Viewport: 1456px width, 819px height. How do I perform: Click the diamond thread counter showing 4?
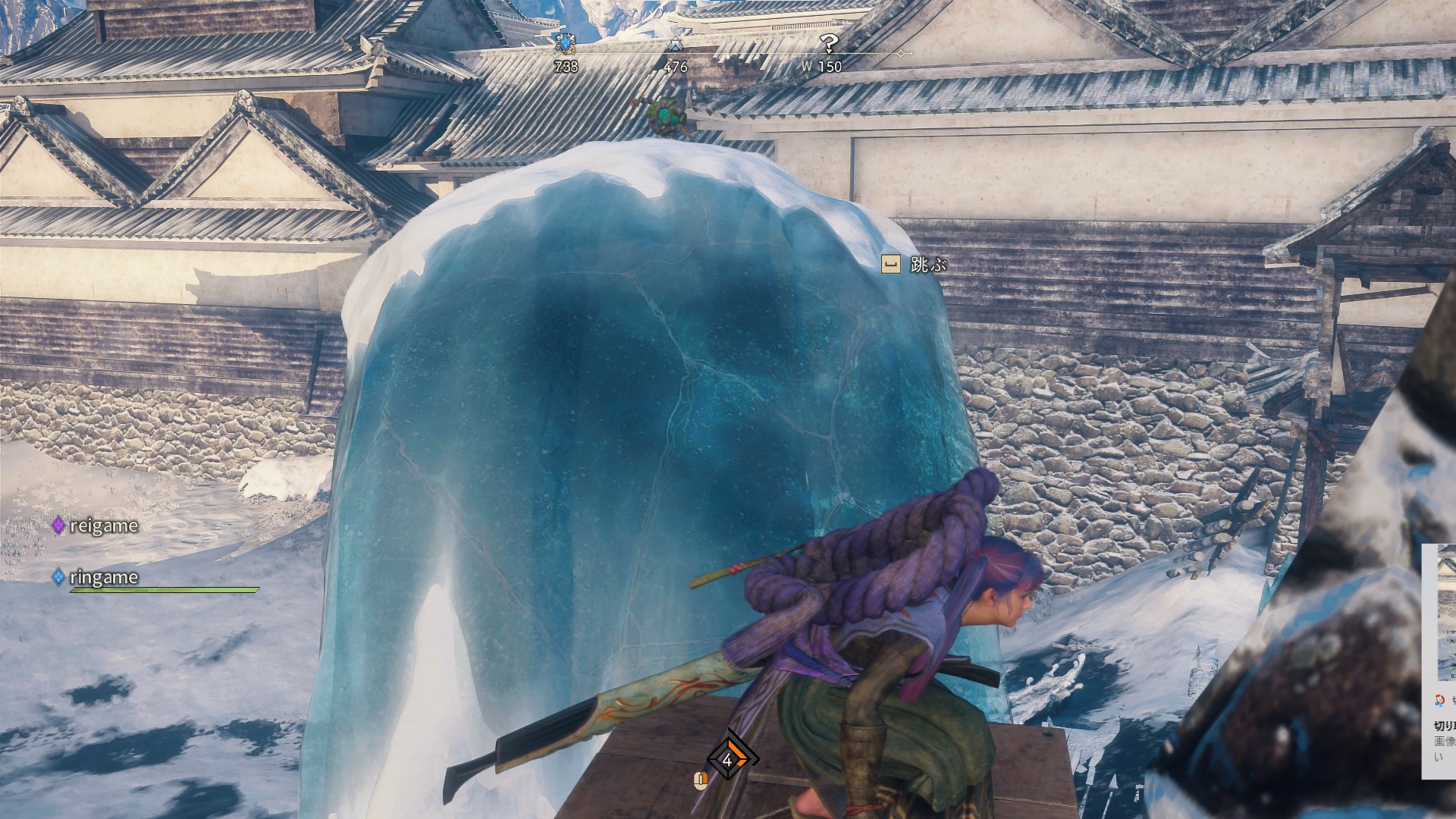729,759
